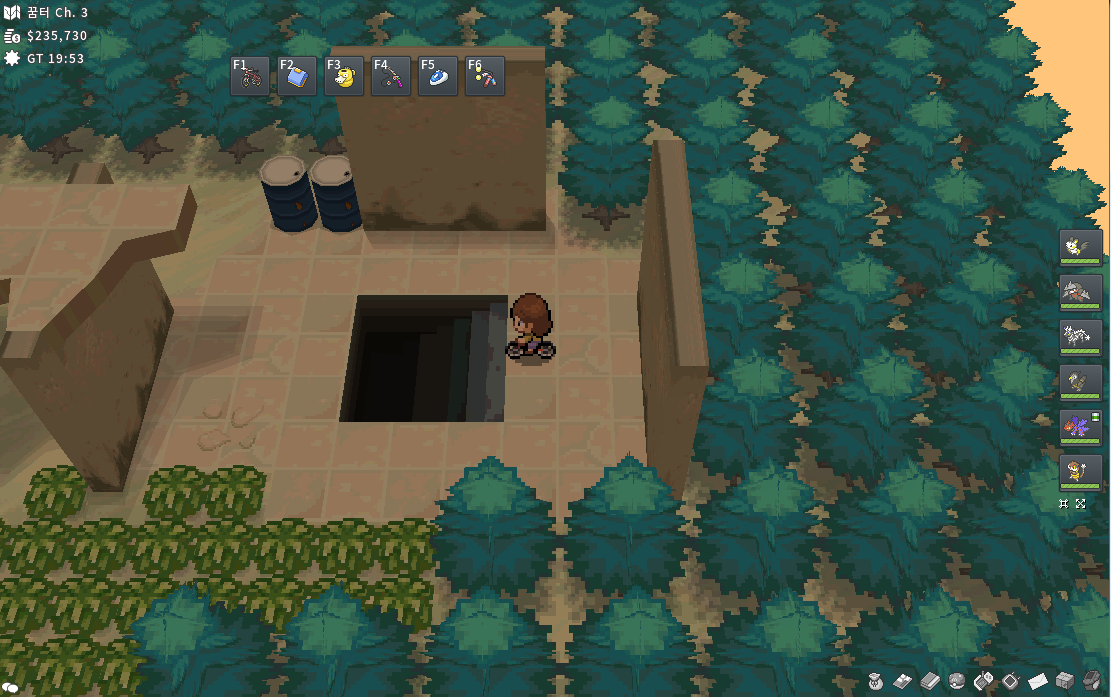
Task: Select Zebstrika in the party sidebar
Action: pyautogui.click(x=1081, y=337)
